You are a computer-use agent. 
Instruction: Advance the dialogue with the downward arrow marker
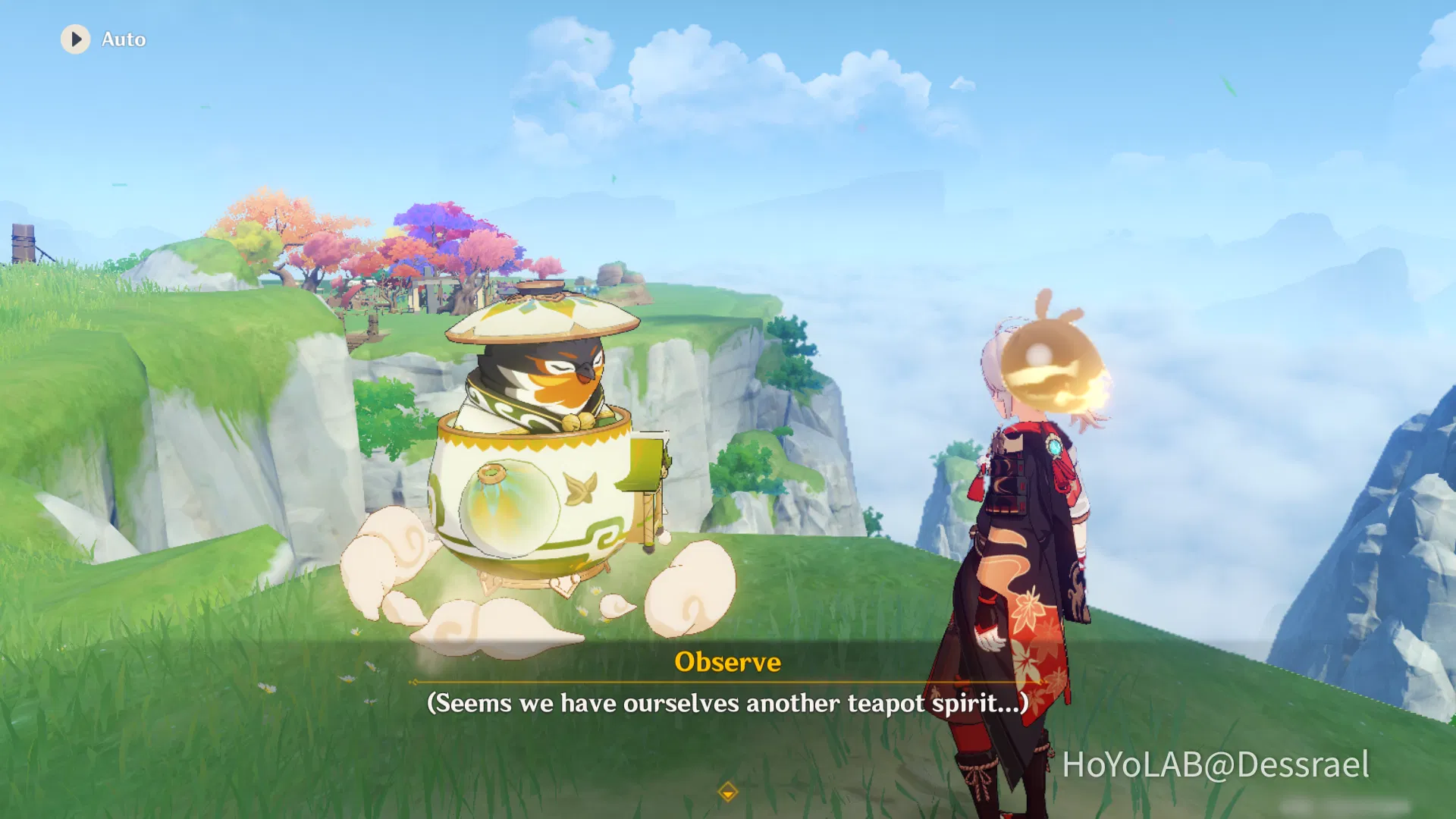727,793
